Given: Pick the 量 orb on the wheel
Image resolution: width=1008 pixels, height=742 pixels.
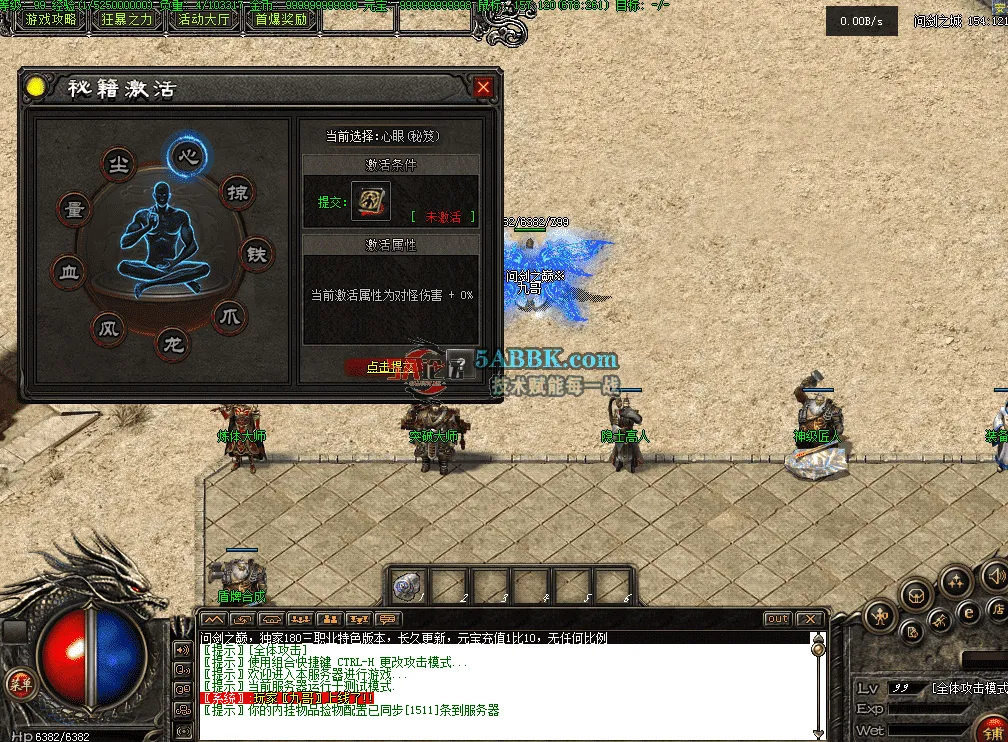Looking at the screenshot, I should coord(73,210).
